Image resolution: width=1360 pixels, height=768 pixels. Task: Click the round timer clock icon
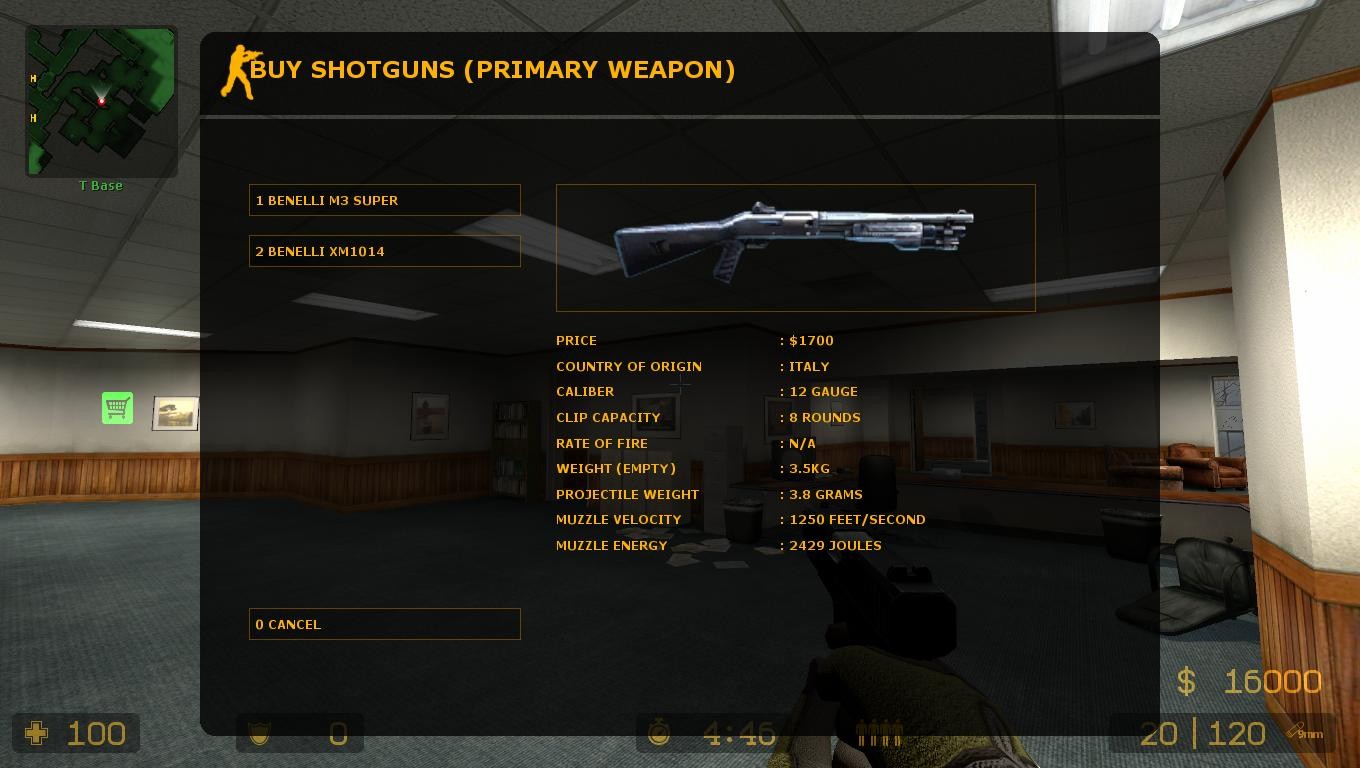(x=661, y=734)
